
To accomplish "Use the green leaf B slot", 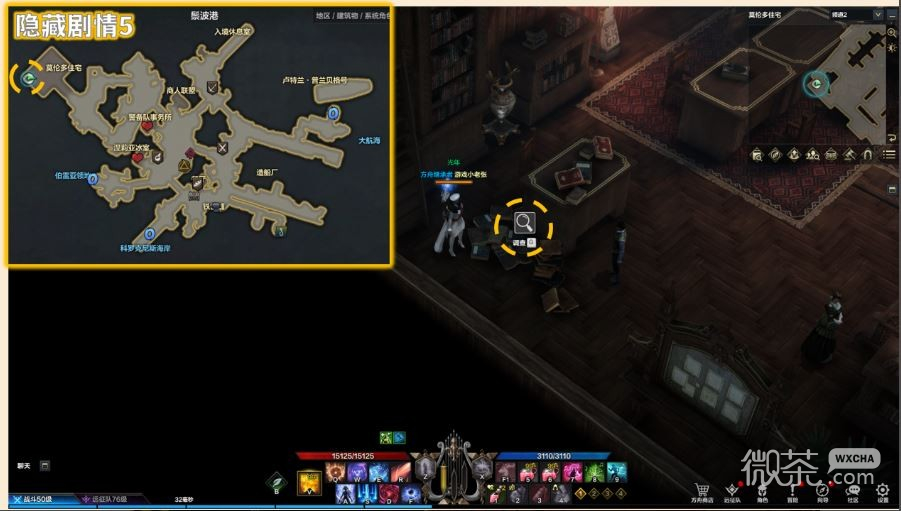I will coord(277,482).
